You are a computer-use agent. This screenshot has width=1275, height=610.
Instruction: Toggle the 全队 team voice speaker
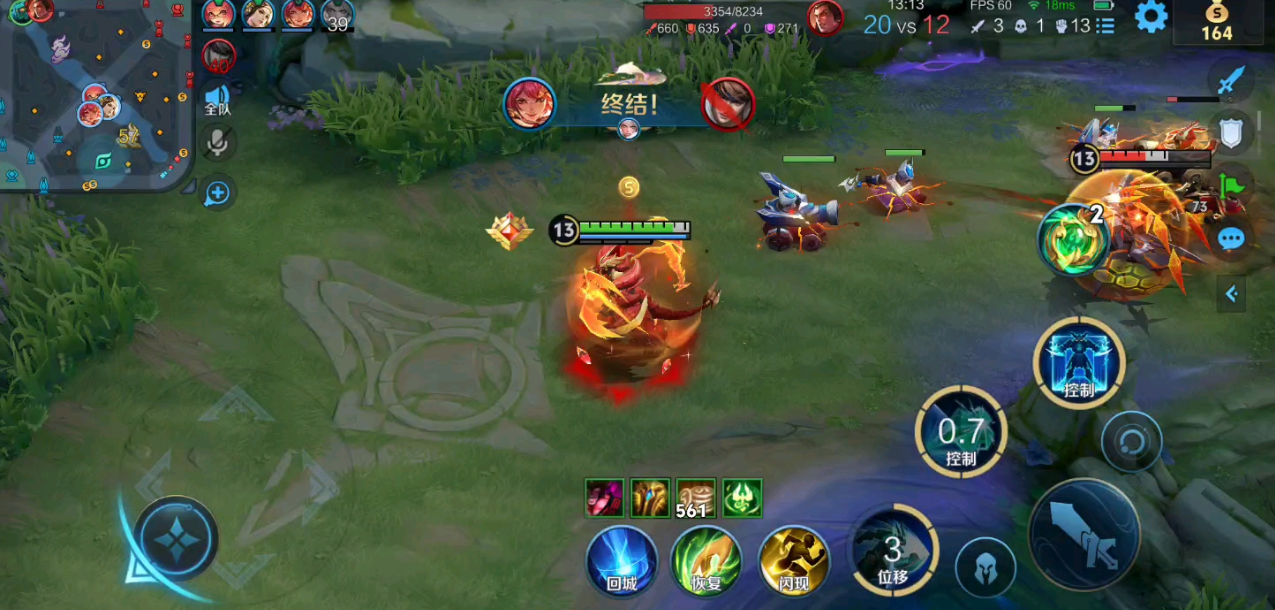click(x=217, y=99)
